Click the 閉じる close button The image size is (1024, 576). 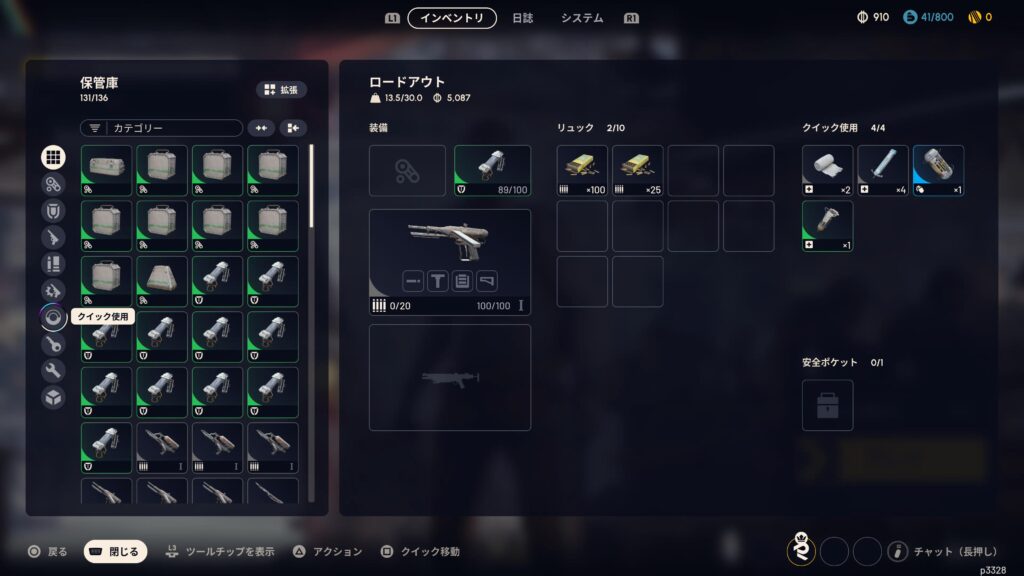[115, 551]
